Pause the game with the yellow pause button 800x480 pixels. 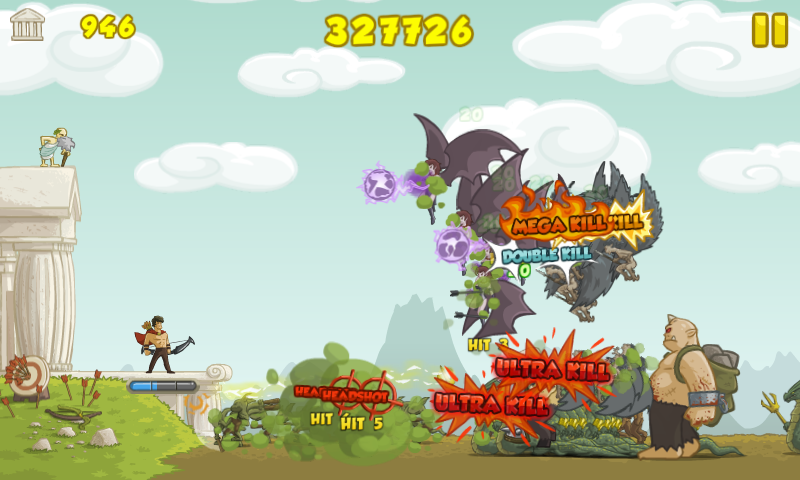click(x=770, y=30)
